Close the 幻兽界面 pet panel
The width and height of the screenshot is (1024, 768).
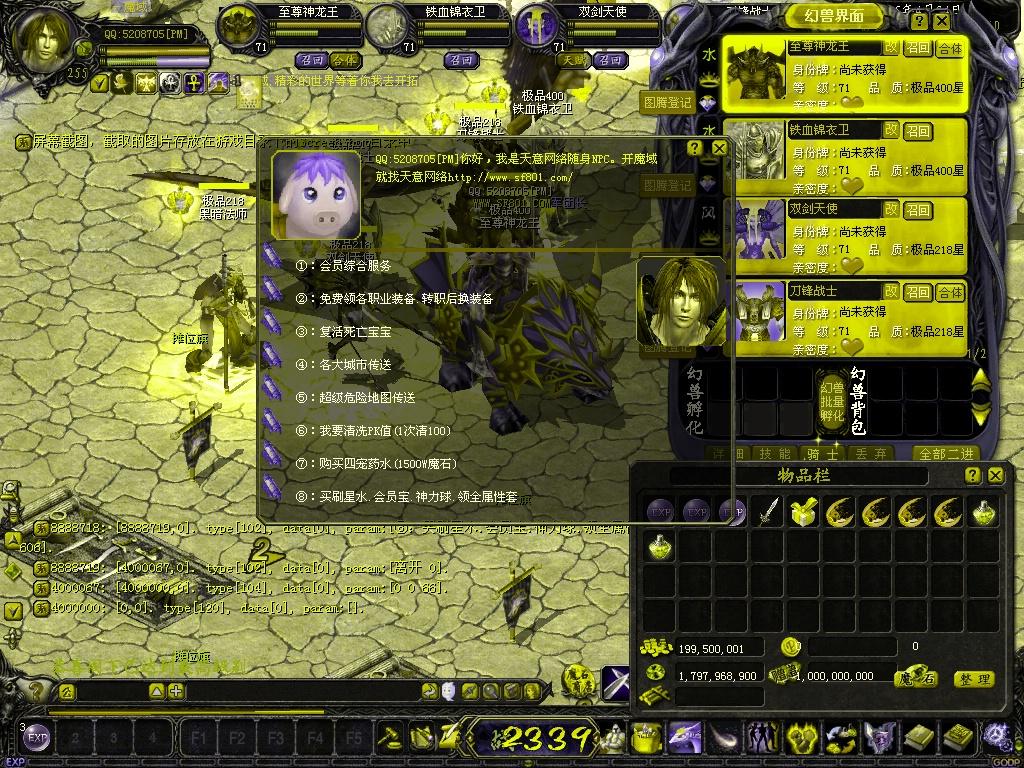tap(943, 21)
